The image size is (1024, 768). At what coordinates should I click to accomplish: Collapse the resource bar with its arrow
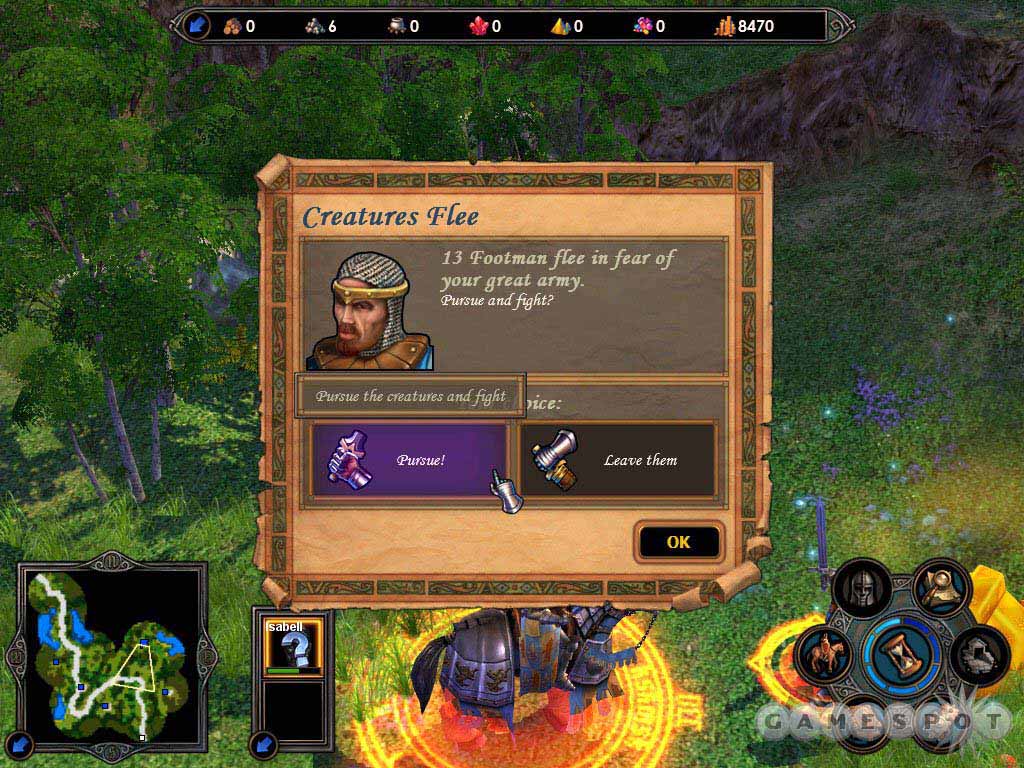(x=196, y=26)
